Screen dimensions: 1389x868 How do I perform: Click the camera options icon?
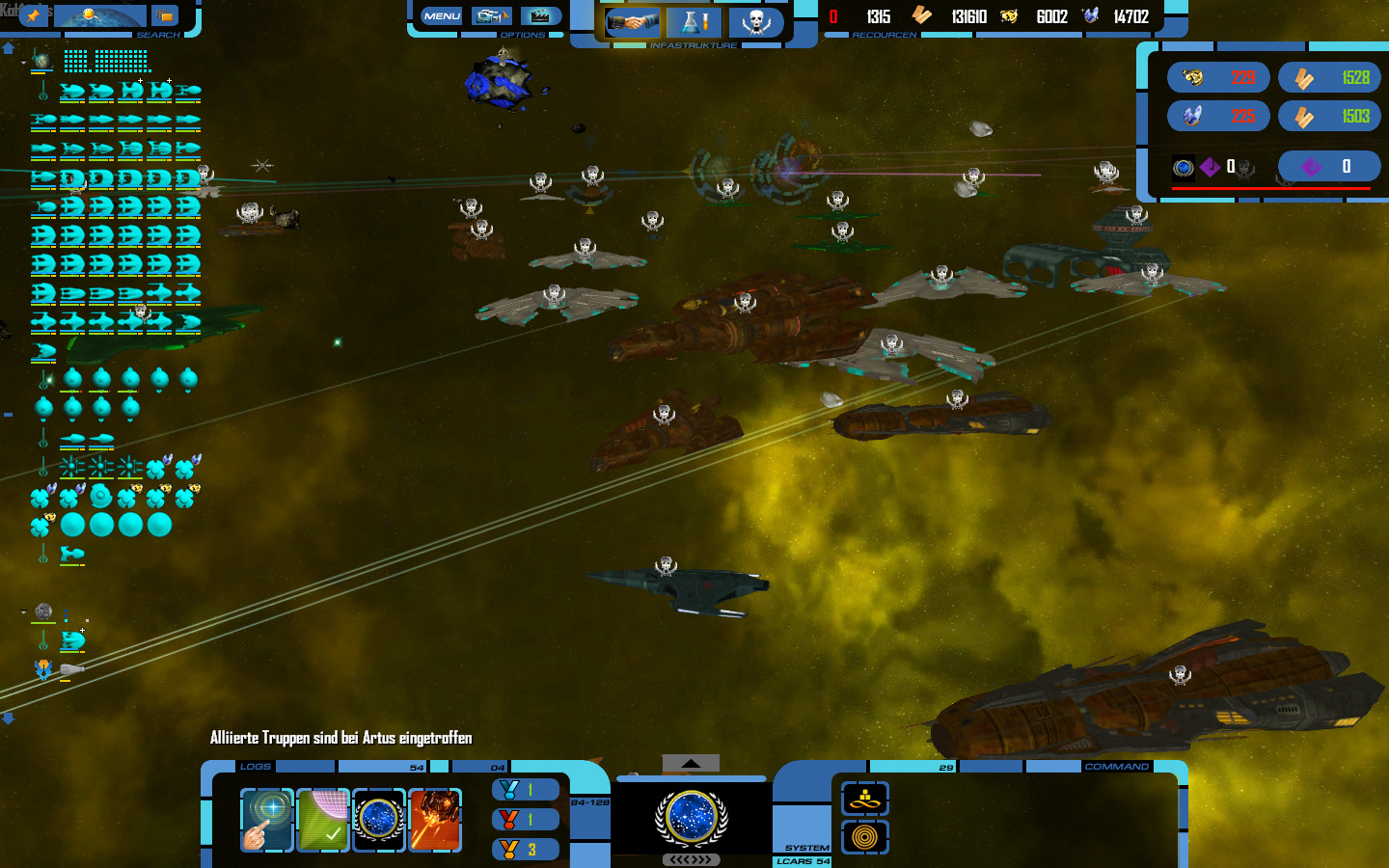(x=491, y=16)
